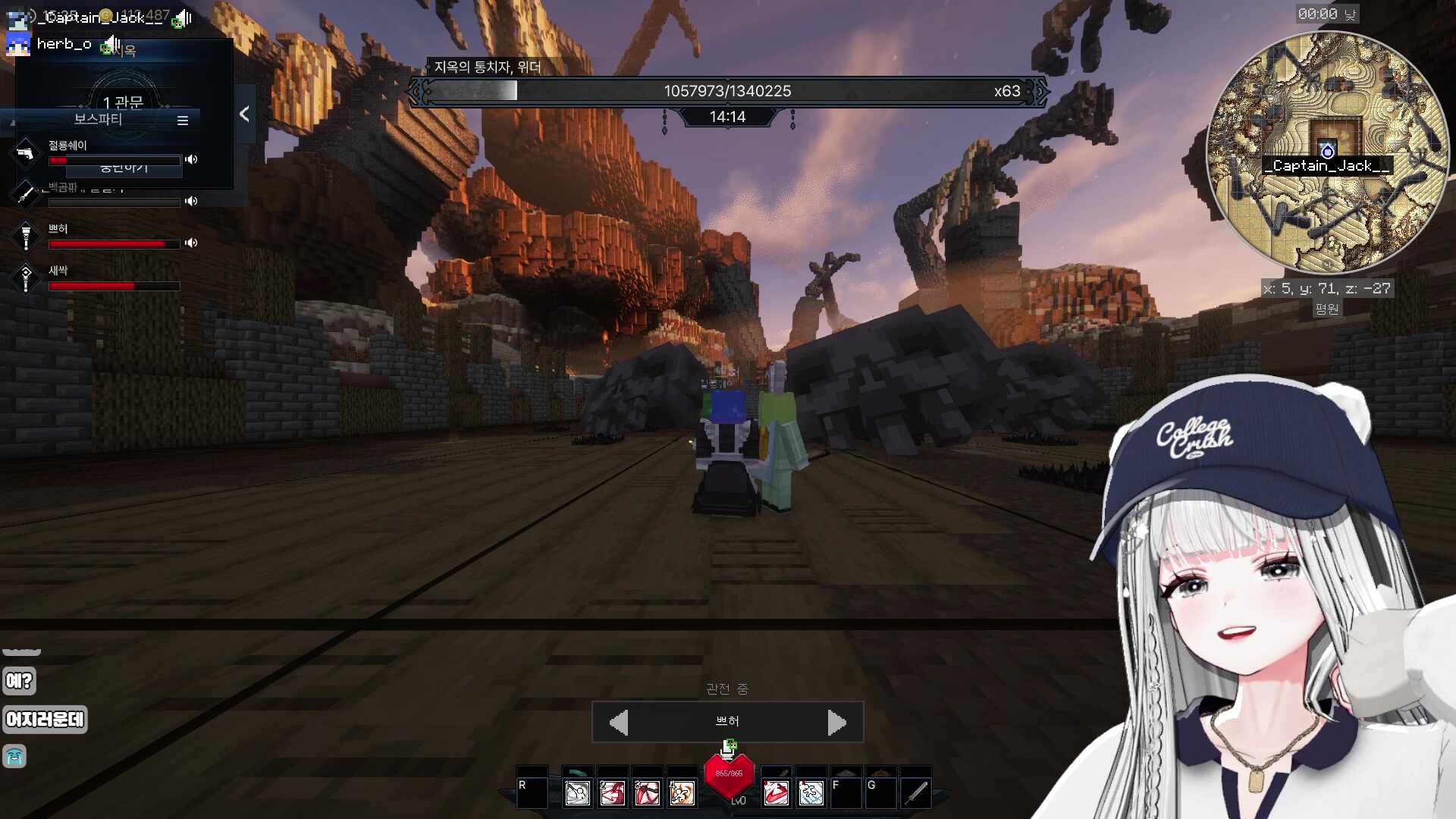Viewport: 1456px width, 819px height.
Task: Open the circular minimap
Action: (x=1326, y=152)
